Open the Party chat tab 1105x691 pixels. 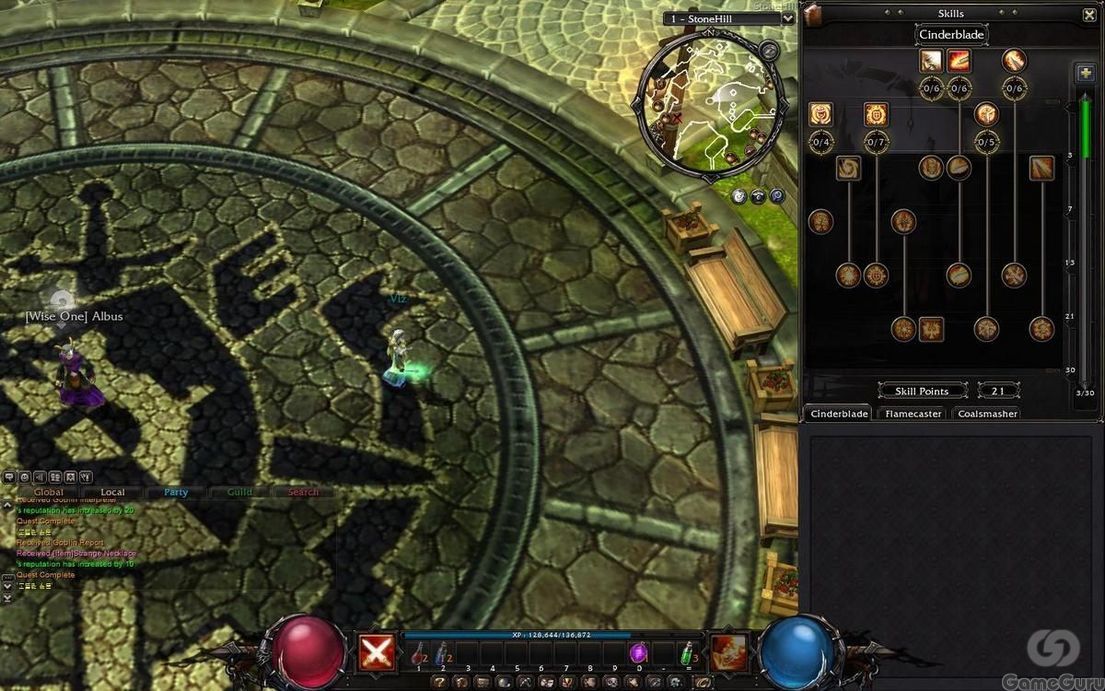click(176, 492)
